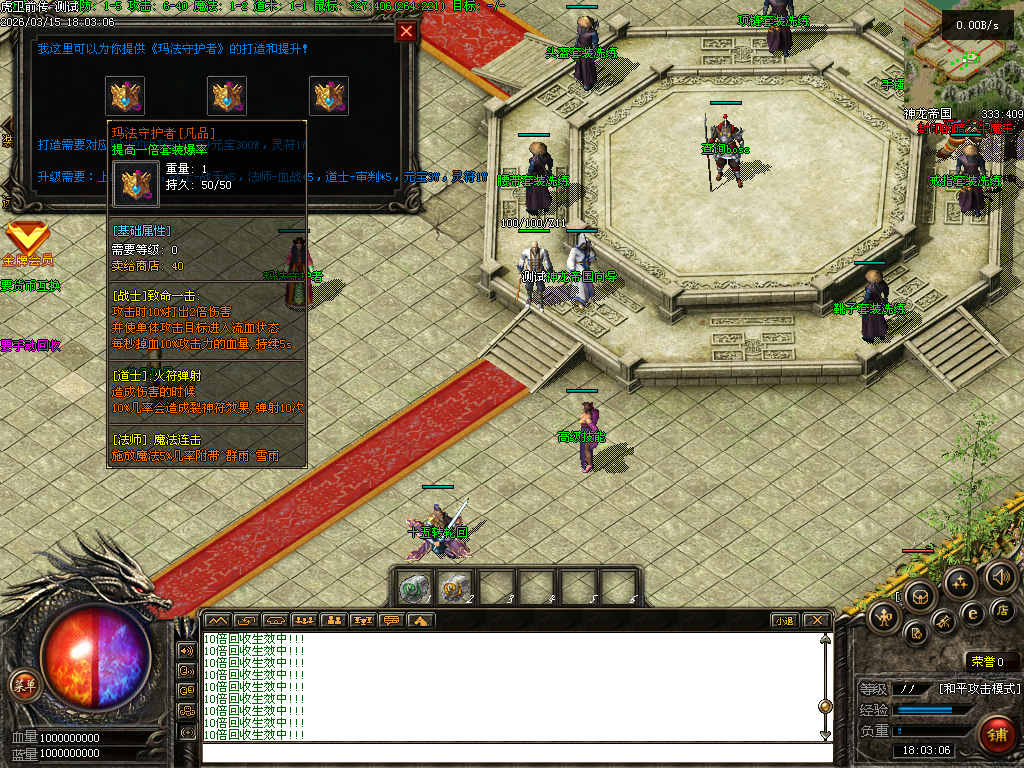Open the 铺 red stall button

[x=995, y=735]
